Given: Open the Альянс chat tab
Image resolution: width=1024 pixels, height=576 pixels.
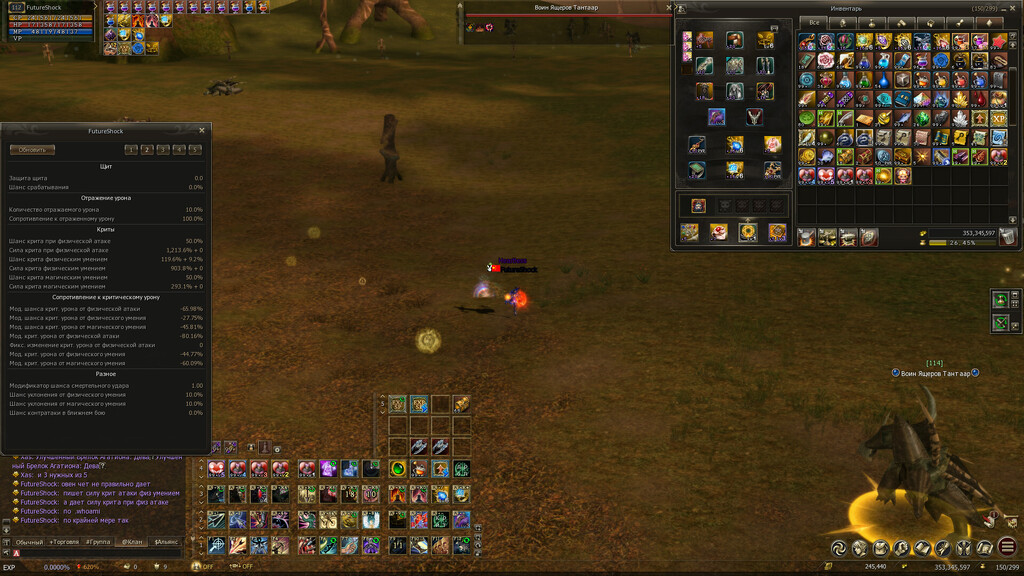Looking at the screenshot, I should 165,542.
